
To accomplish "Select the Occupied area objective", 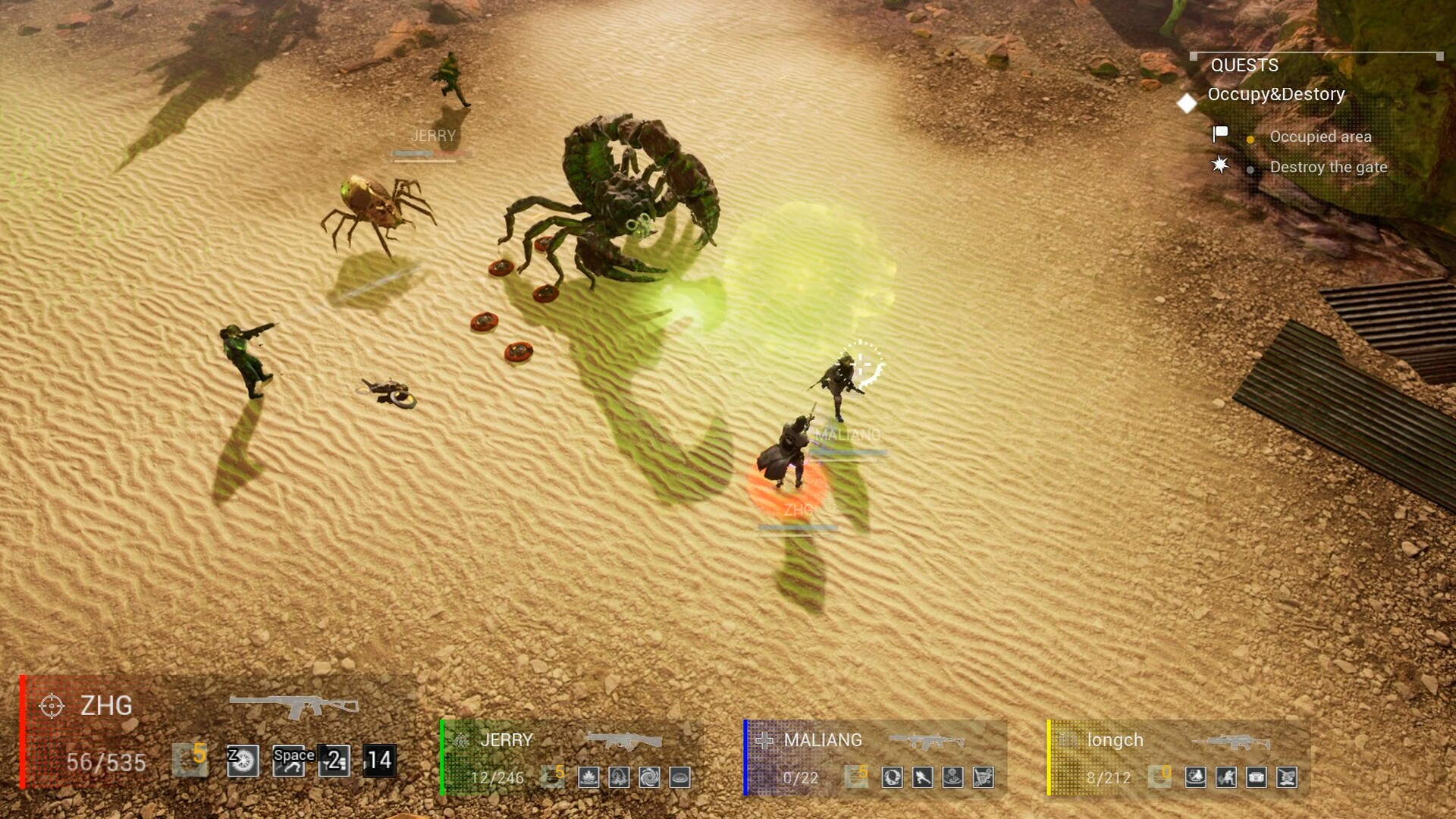I will tap(1320, 137).
